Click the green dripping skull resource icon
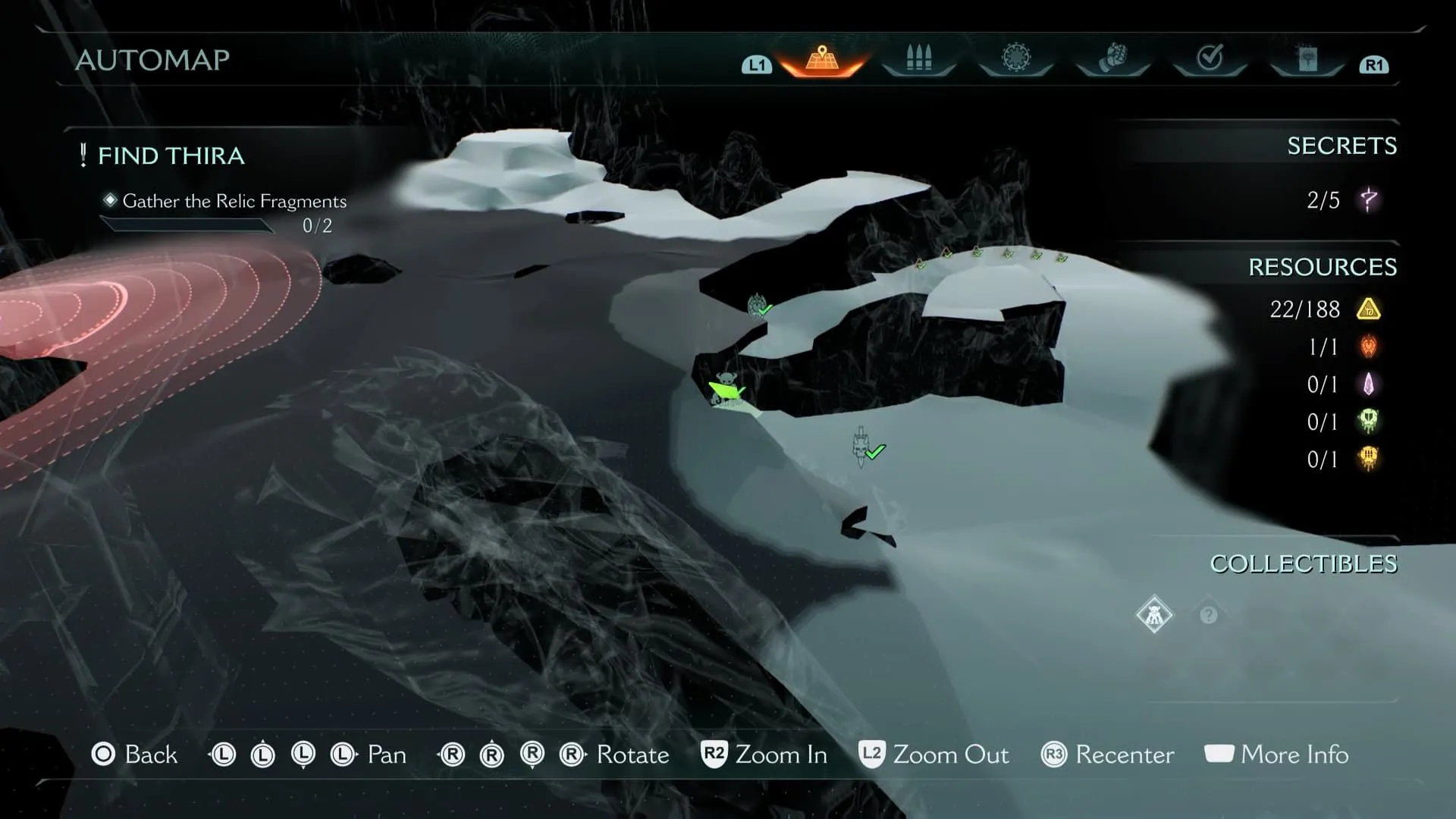The image size is (1456, 819). (1369, 422)
